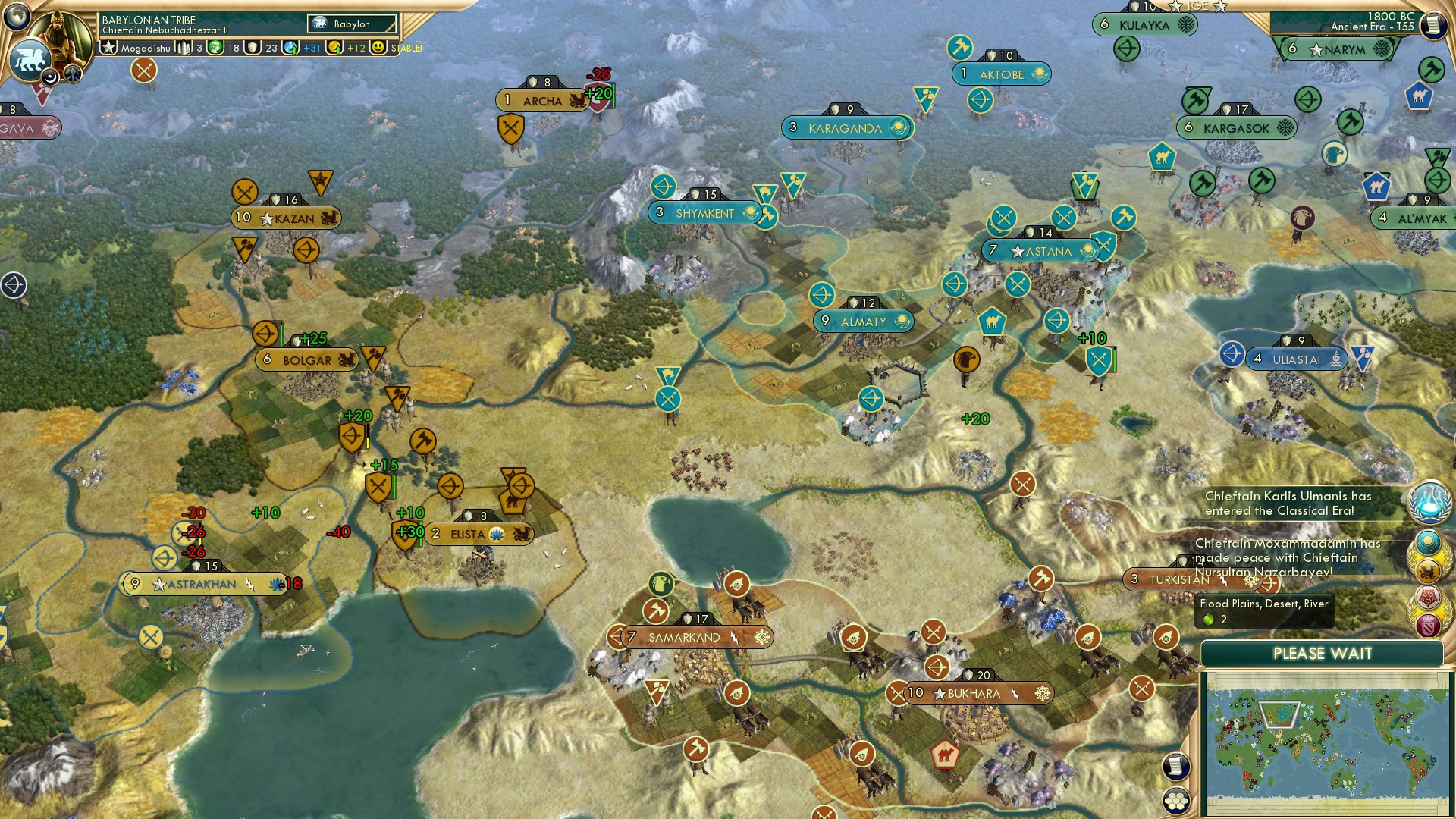Viewport: 1456px width, 819px height.
Task: Open the scroll icon beside the minimap
Action: pyautogui.click(x=1175, y=766)
